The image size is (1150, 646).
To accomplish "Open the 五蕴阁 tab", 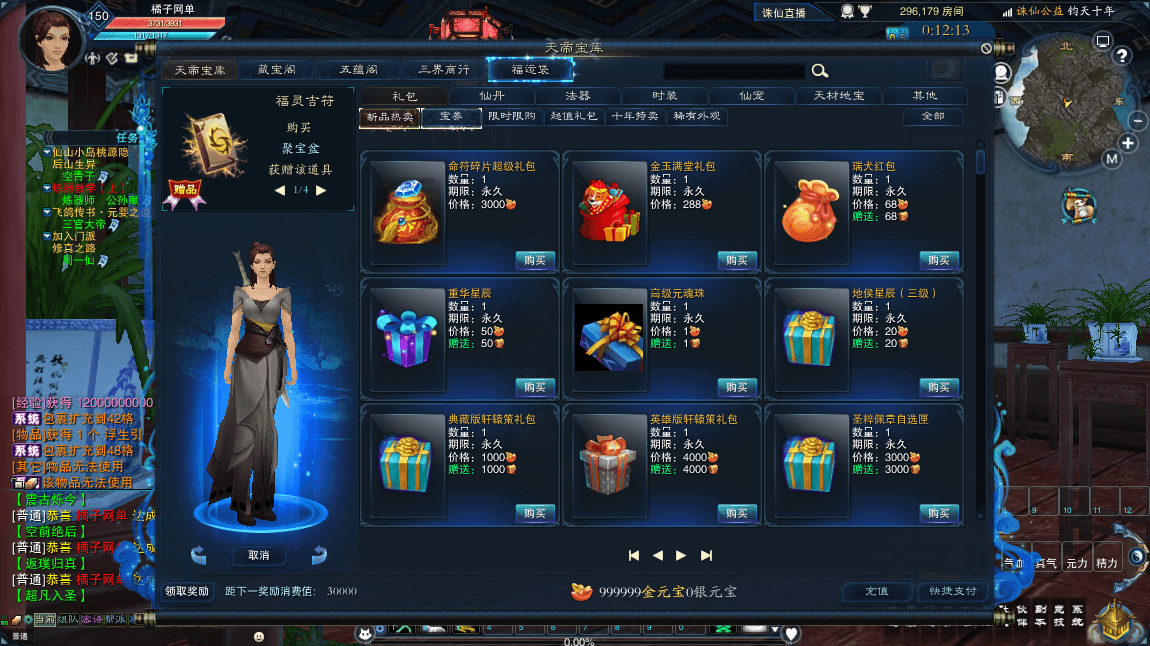I will (357, 70).
